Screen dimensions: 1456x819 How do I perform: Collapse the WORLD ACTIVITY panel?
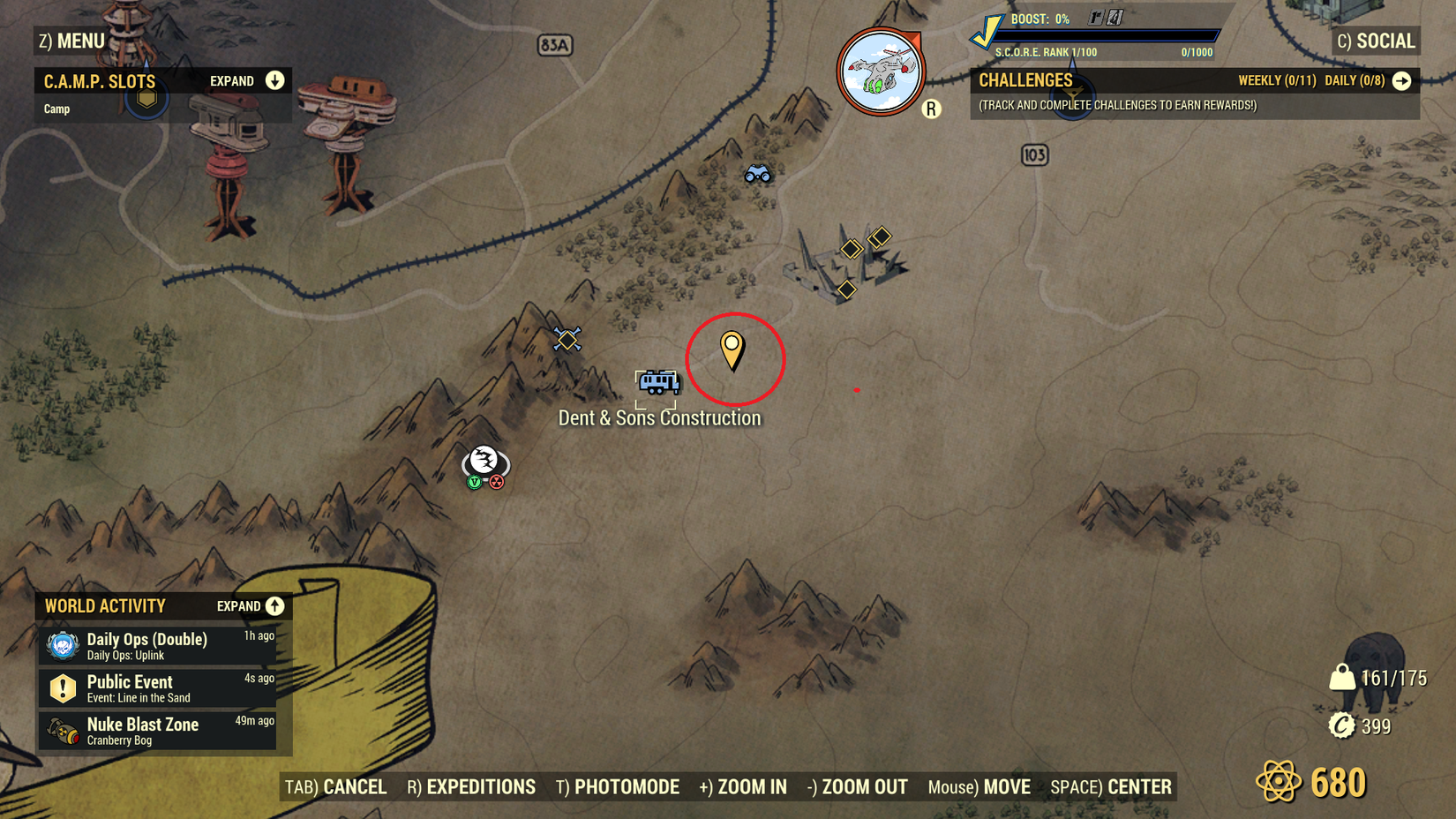(274, 606)
